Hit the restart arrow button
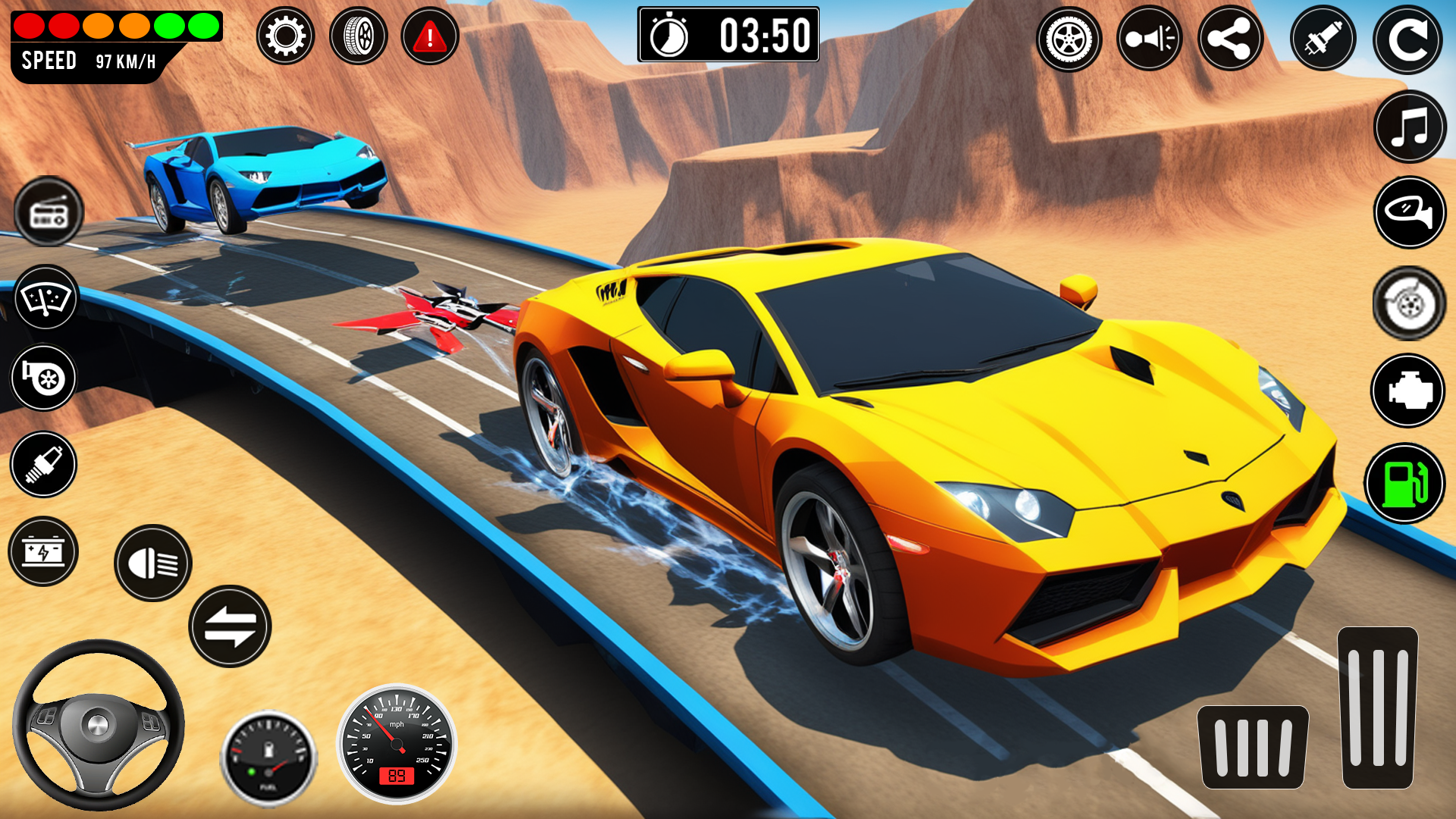Screen dimensions: 1456x819 (x=1407, y=40)
